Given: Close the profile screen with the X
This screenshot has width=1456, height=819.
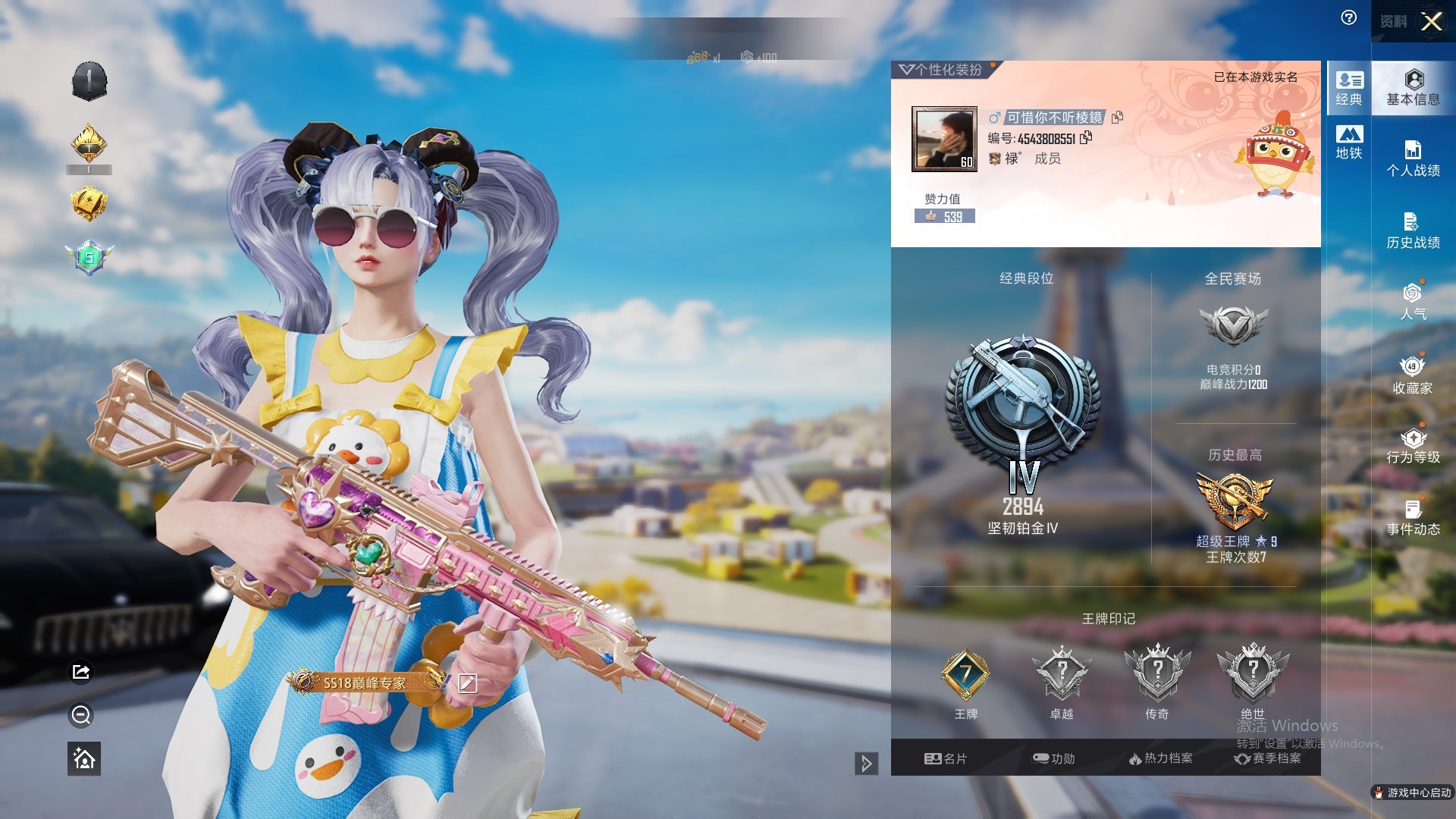Looking at the screenshot, I should click(x=1431, y=21).
